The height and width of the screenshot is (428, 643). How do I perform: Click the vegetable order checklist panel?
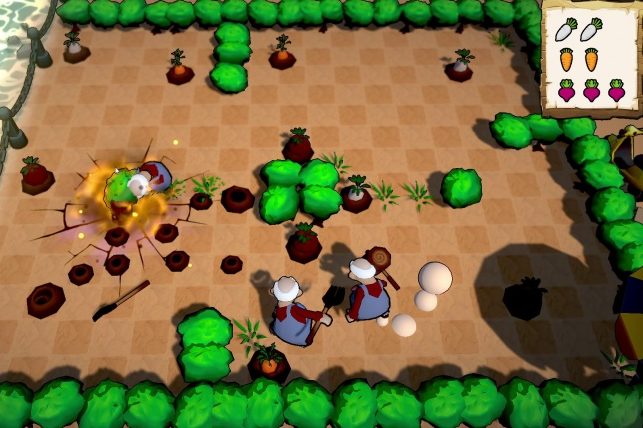(590, 58)
